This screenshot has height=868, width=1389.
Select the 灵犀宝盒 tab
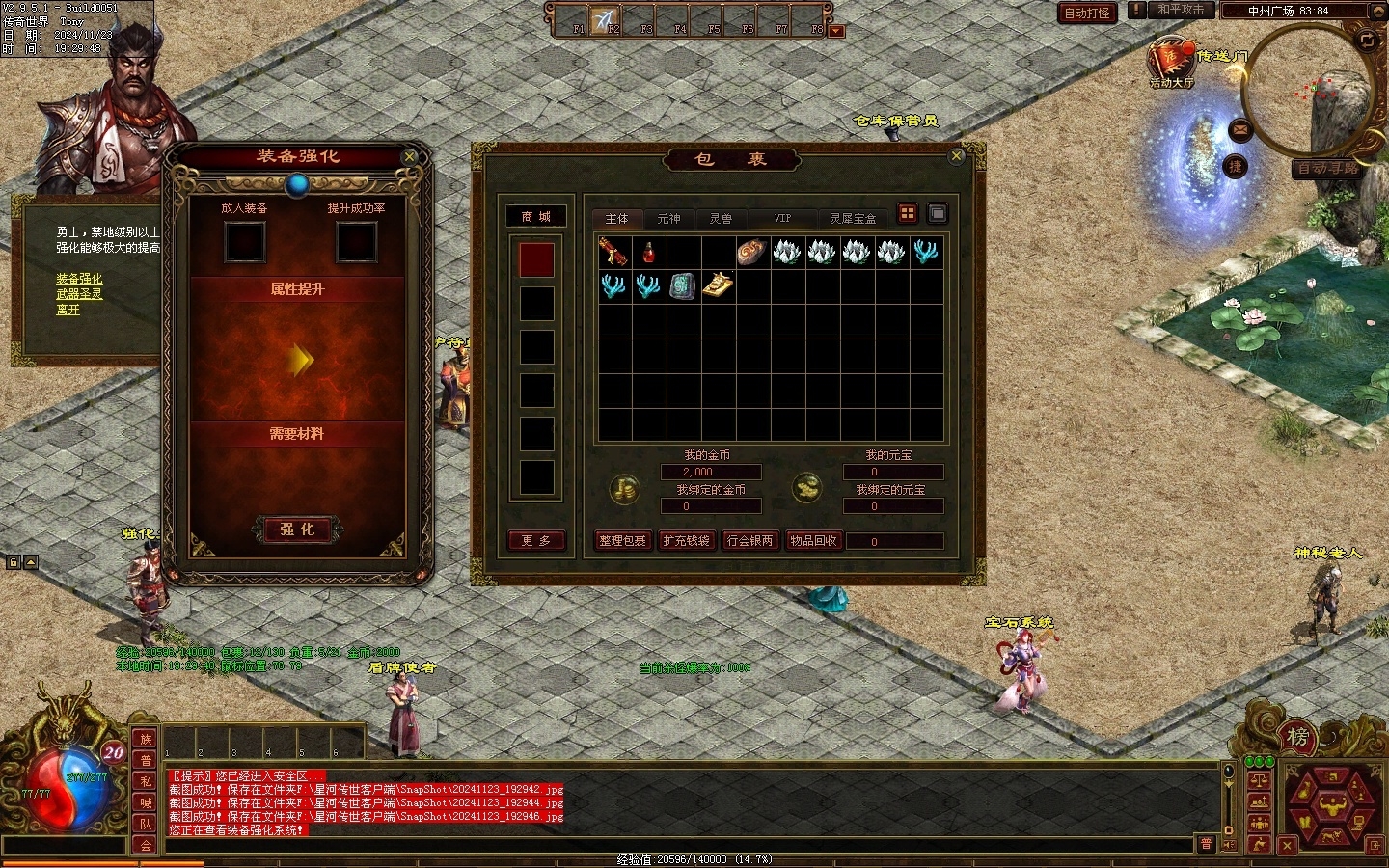pos(853,219)
